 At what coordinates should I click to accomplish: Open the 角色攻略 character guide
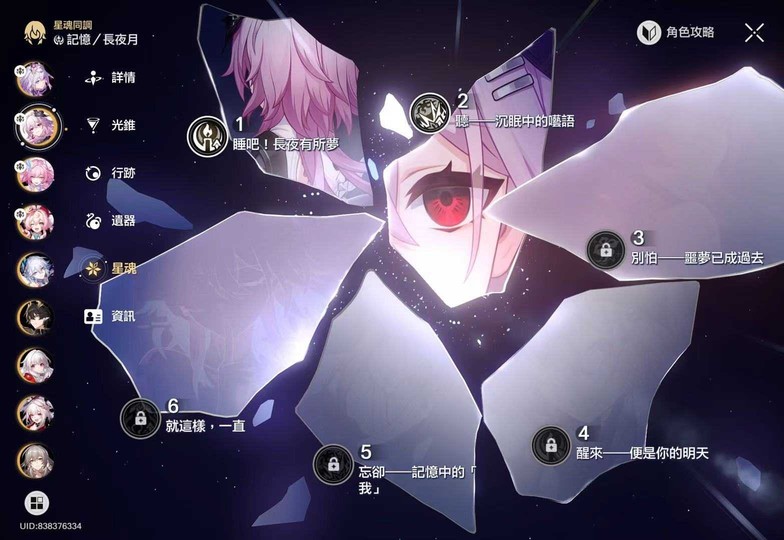click(x=677, y=32)
